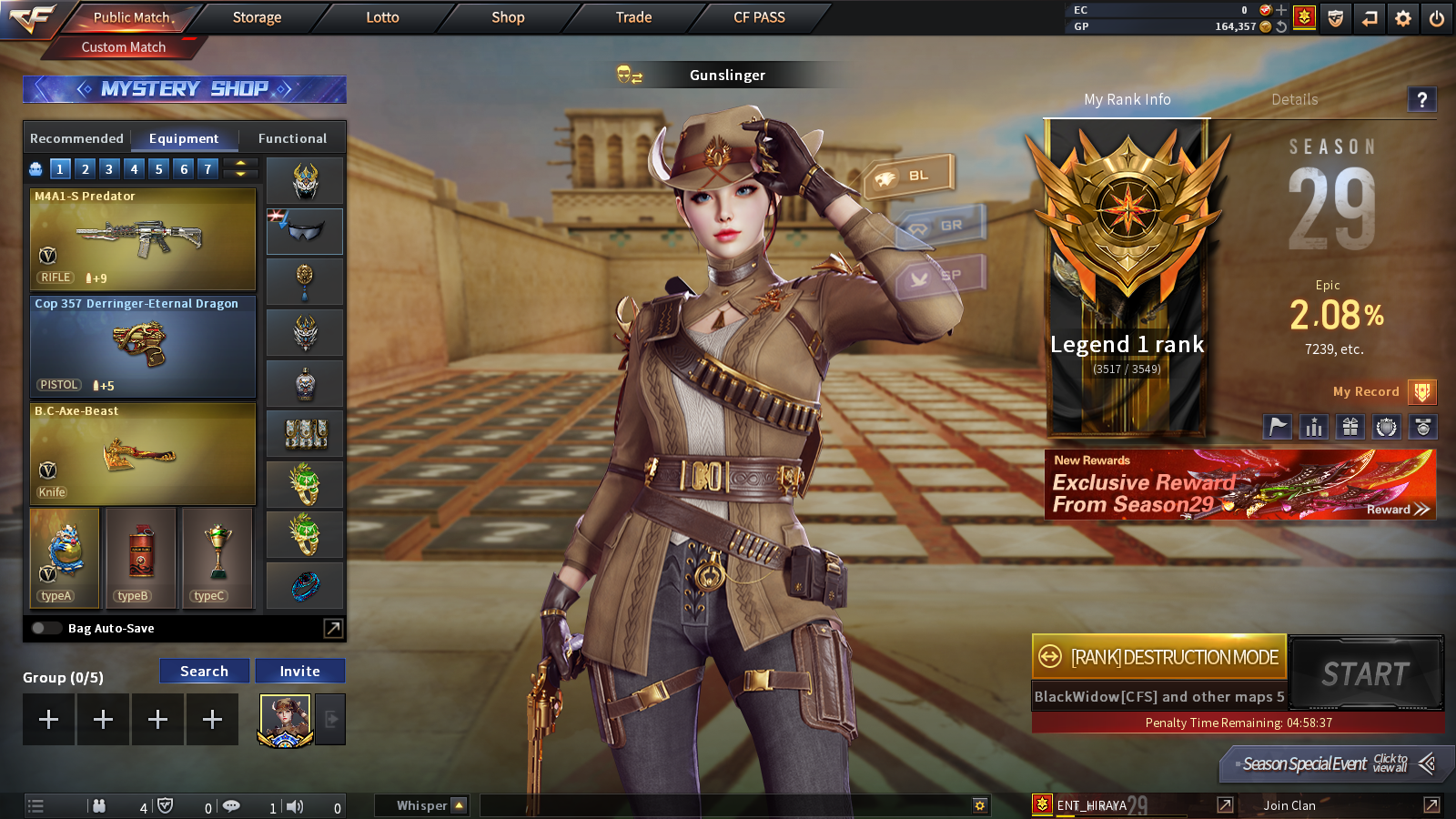Change the Rank Destruction Mode selection
The image size is (1456, 819).
[x=1158, y=657]
